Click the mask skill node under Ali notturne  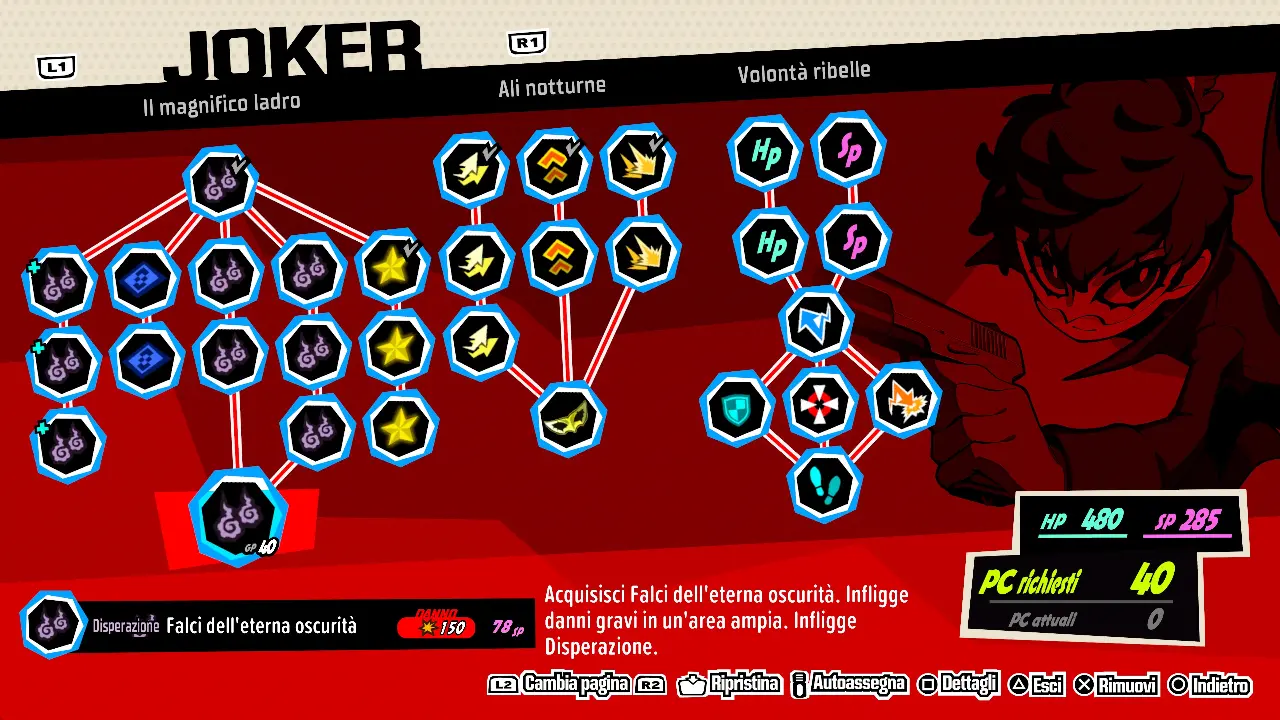568,418
